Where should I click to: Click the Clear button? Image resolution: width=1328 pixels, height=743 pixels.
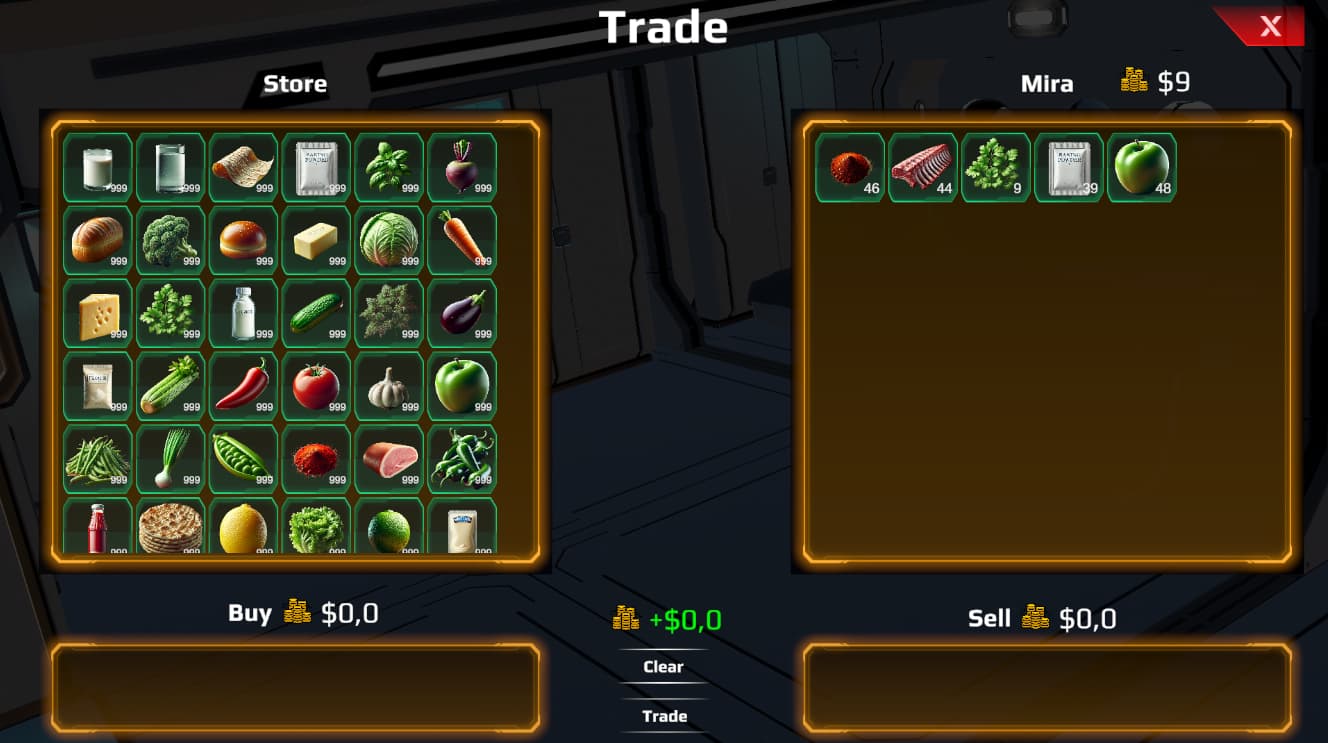(663, 667)
